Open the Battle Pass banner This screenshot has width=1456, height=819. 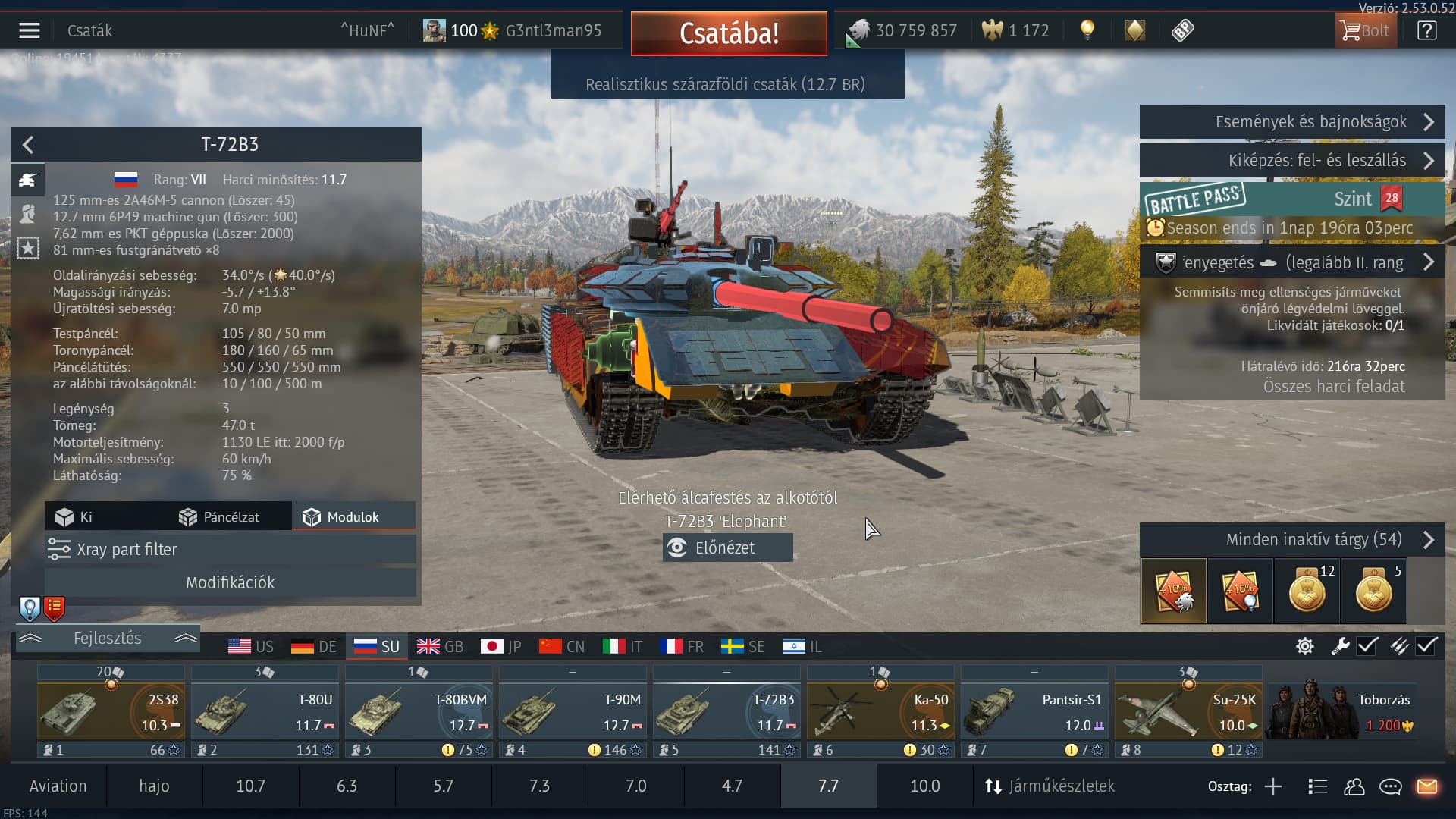pyautogui.click(x=1291, y=199)
